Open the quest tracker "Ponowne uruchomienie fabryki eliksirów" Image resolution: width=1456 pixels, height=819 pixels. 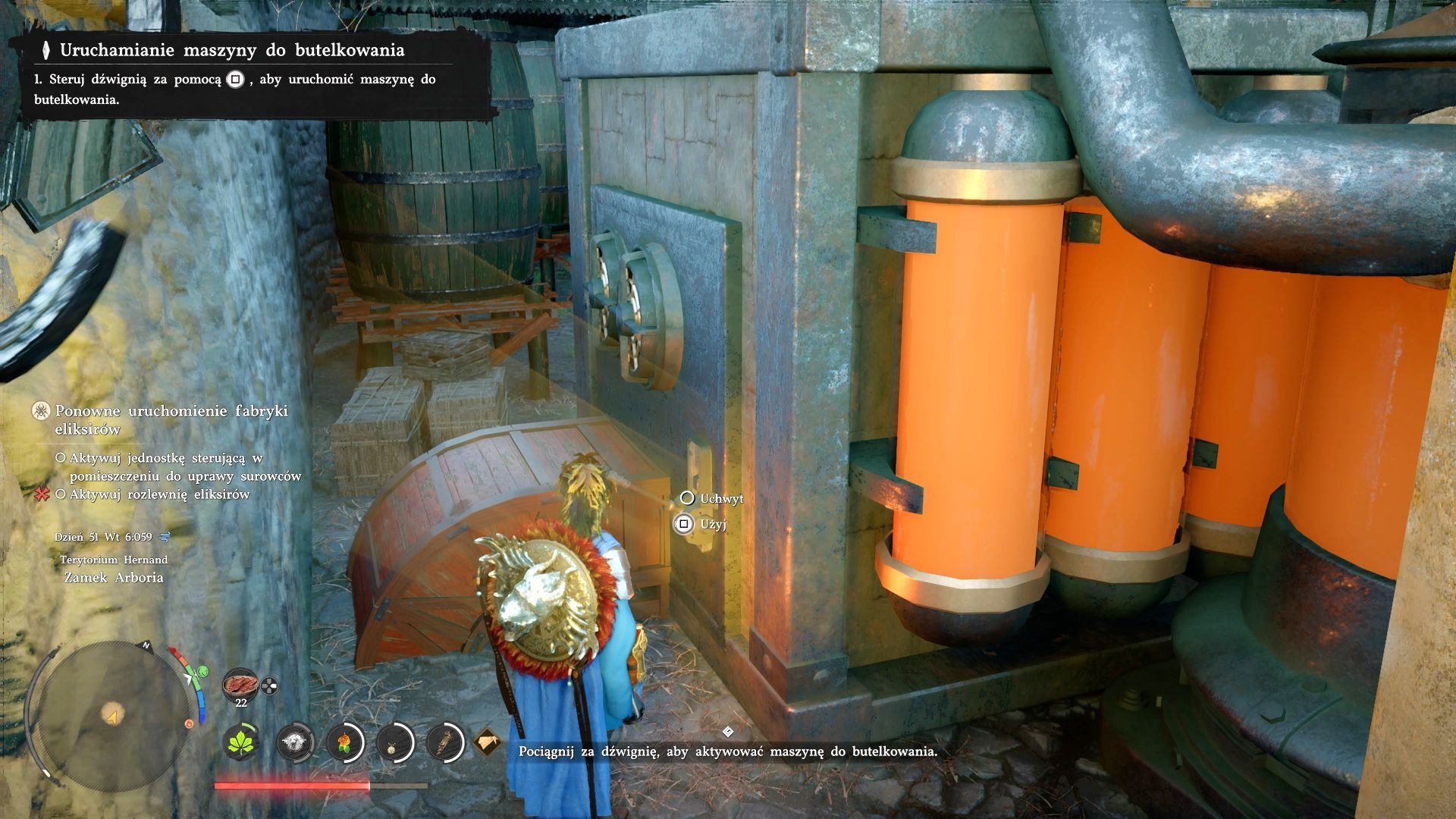click(171, 419)
